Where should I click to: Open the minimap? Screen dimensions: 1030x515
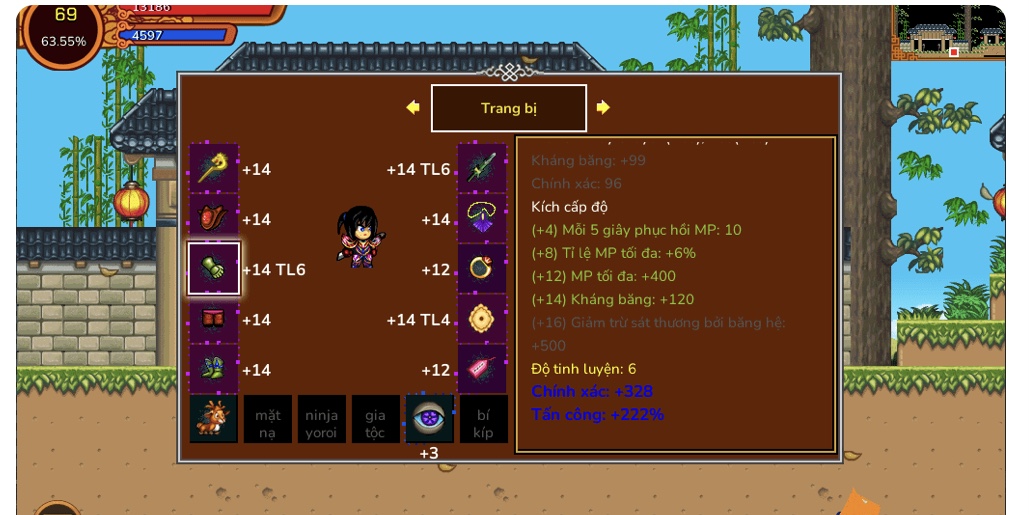click(948, 32)
